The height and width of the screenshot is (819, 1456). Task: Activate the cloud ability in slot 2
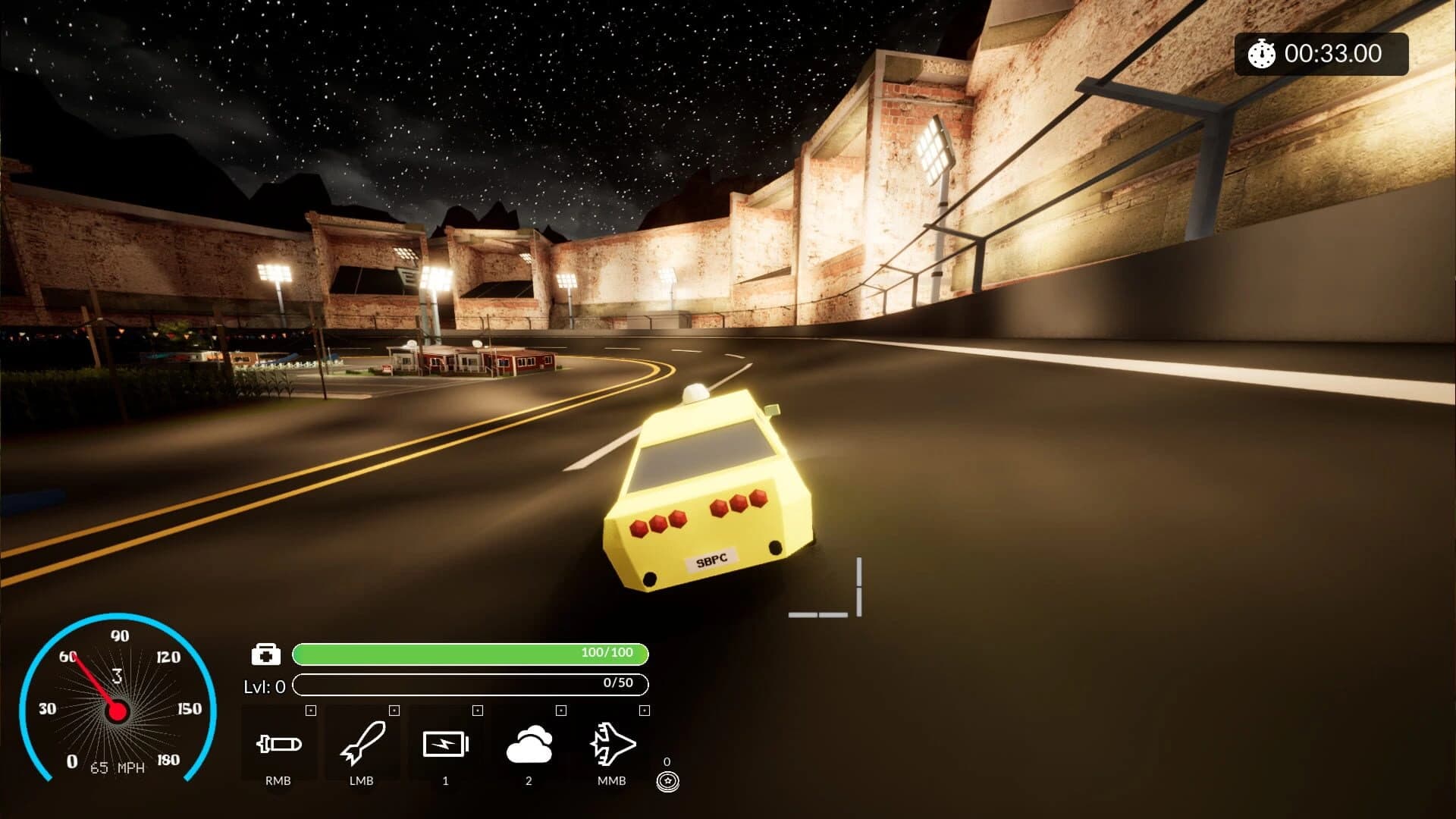529,745
